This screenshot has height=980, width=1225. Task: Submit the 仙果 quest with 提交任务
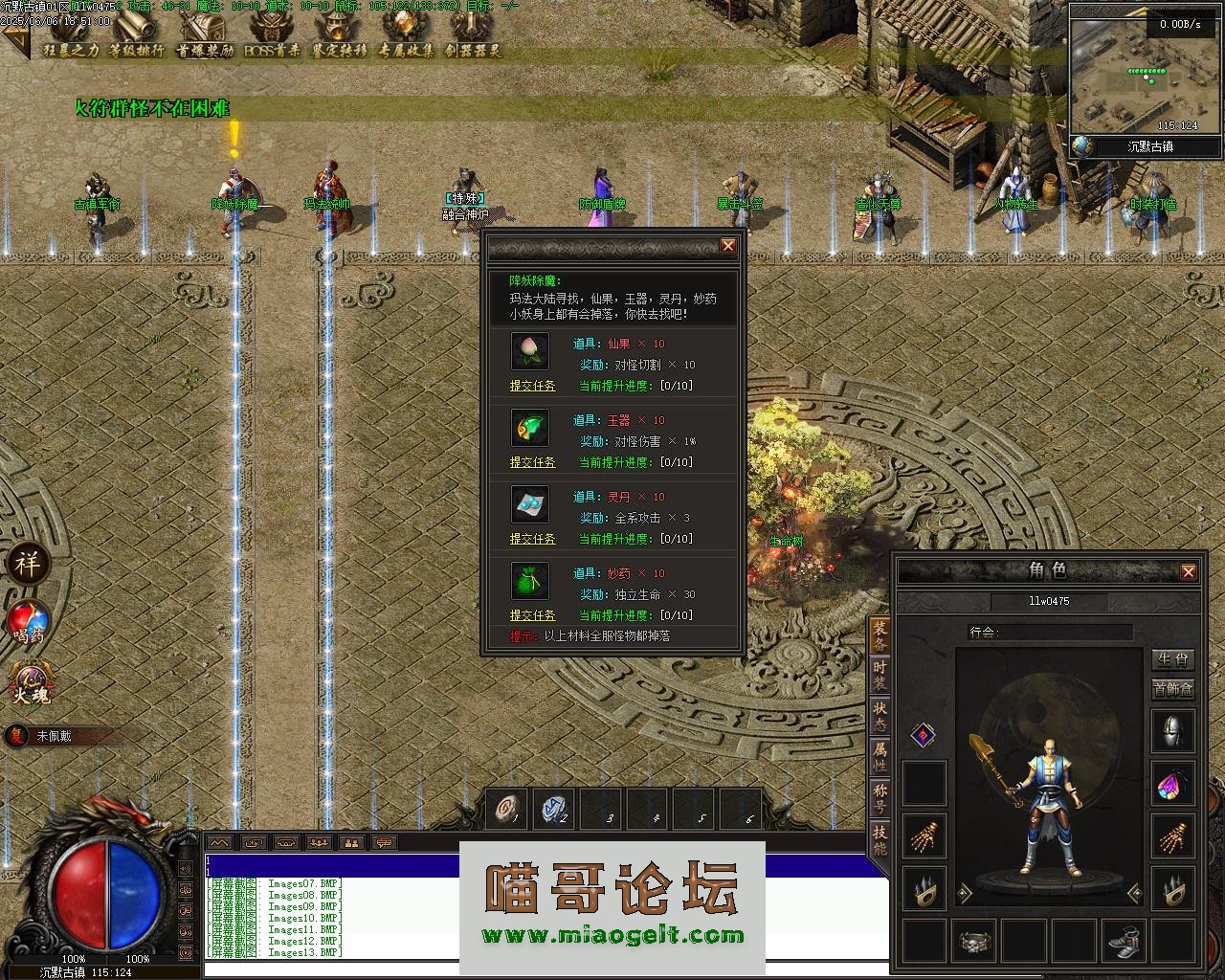point(532,386)
